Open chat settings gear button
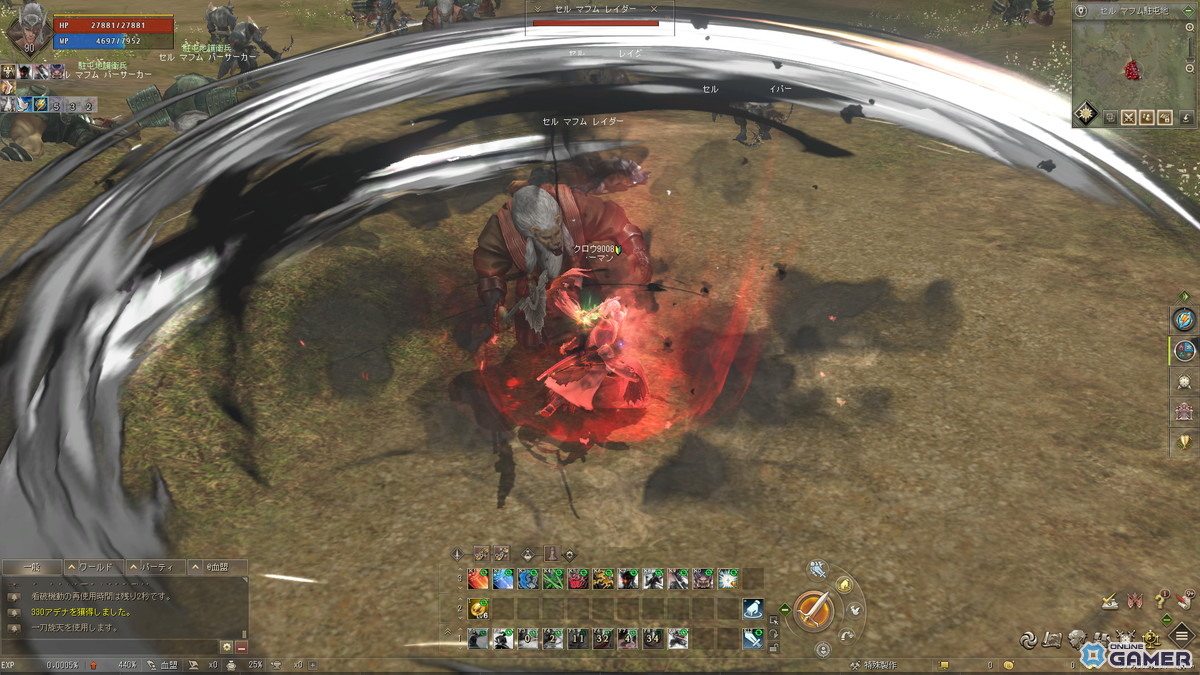 pos(226,647)
